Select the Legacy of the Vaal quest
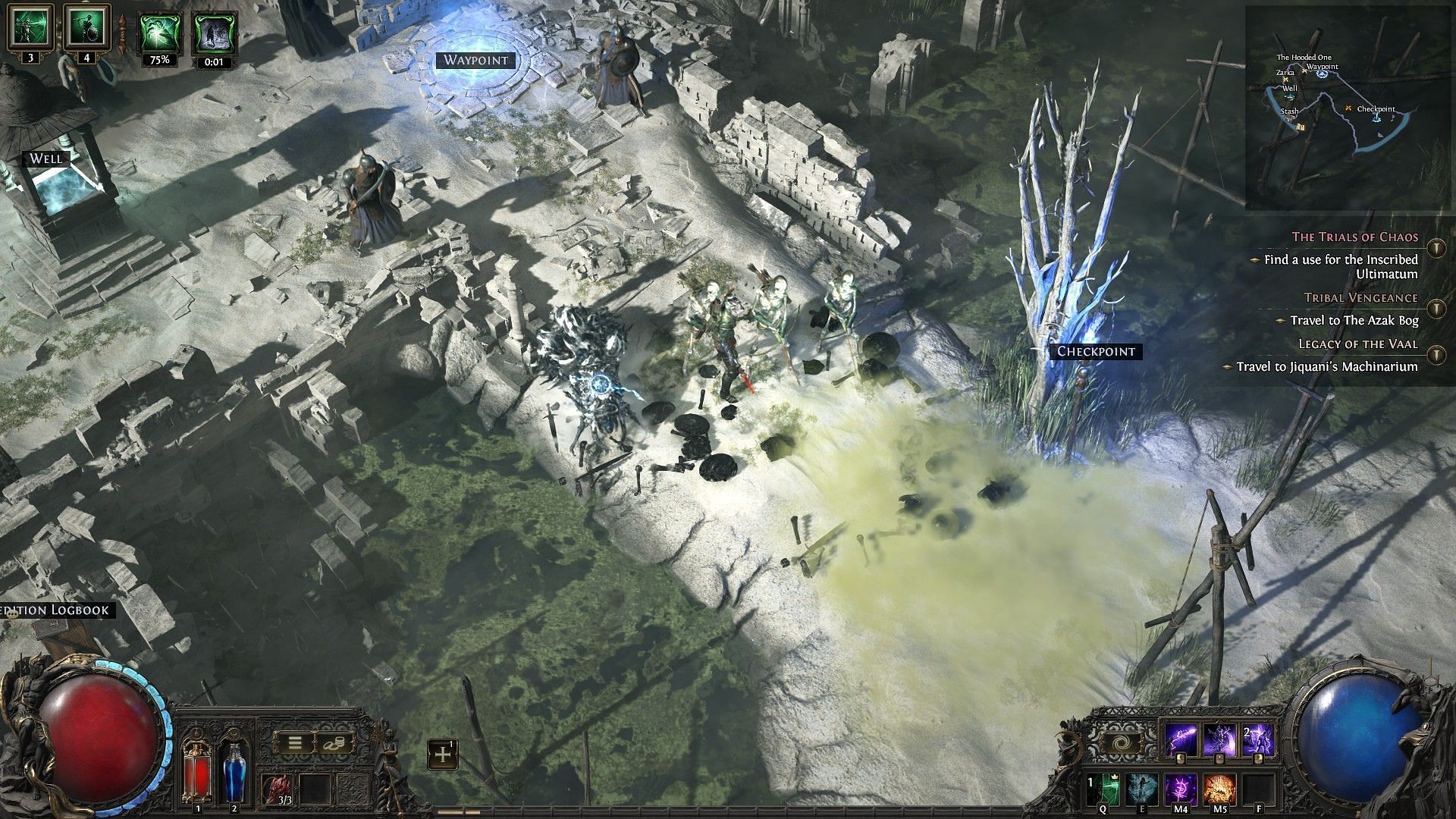 (x=1357, y=344)
